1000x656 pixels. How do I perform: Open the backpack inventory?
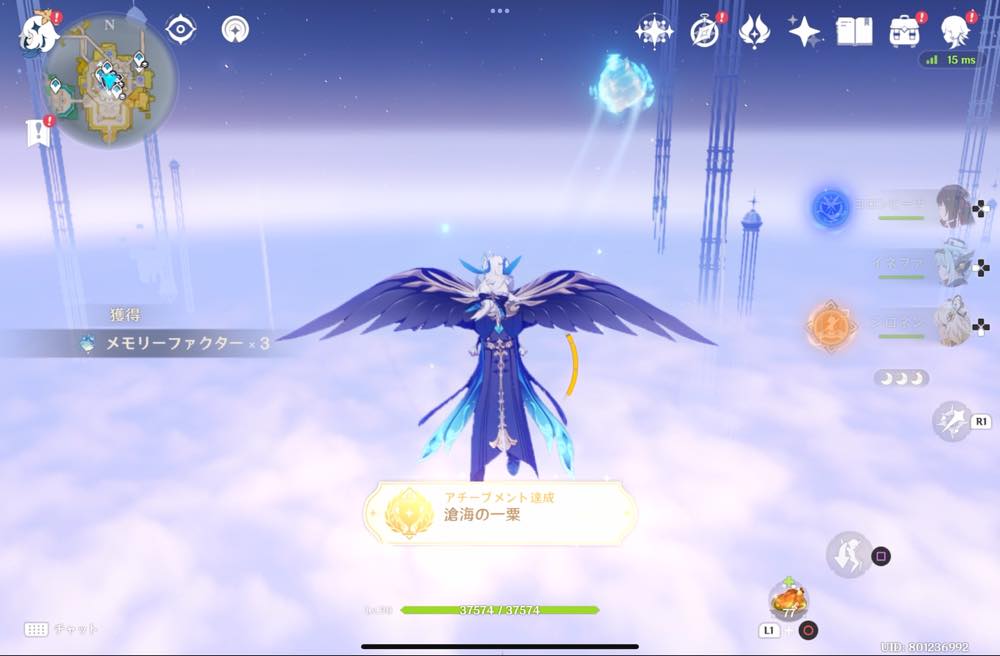coord(905,31)
